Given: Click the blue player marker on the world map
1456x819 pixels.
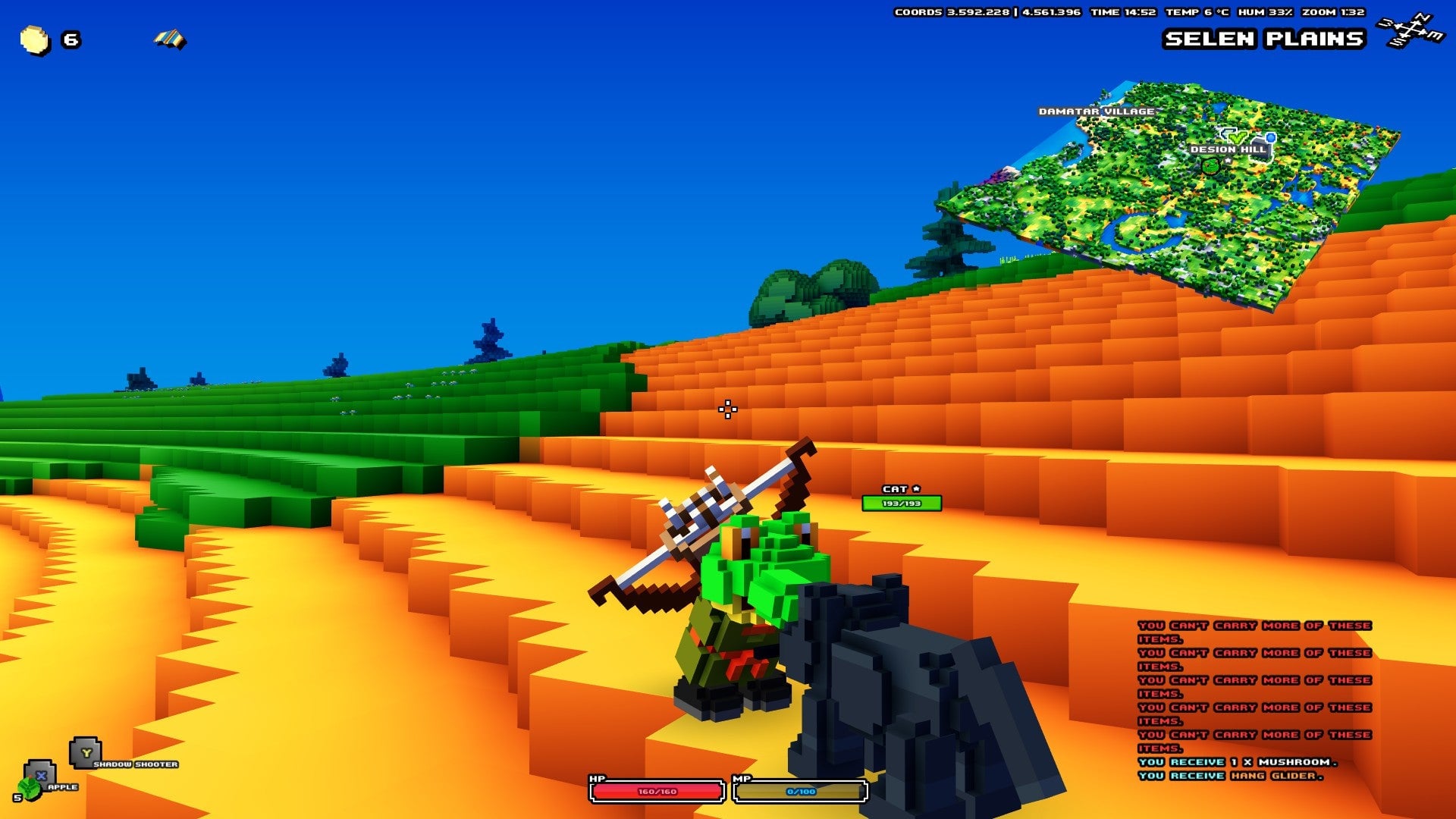Looking at the screenshot, I should pyautogui.click(x=1271, y=138).
